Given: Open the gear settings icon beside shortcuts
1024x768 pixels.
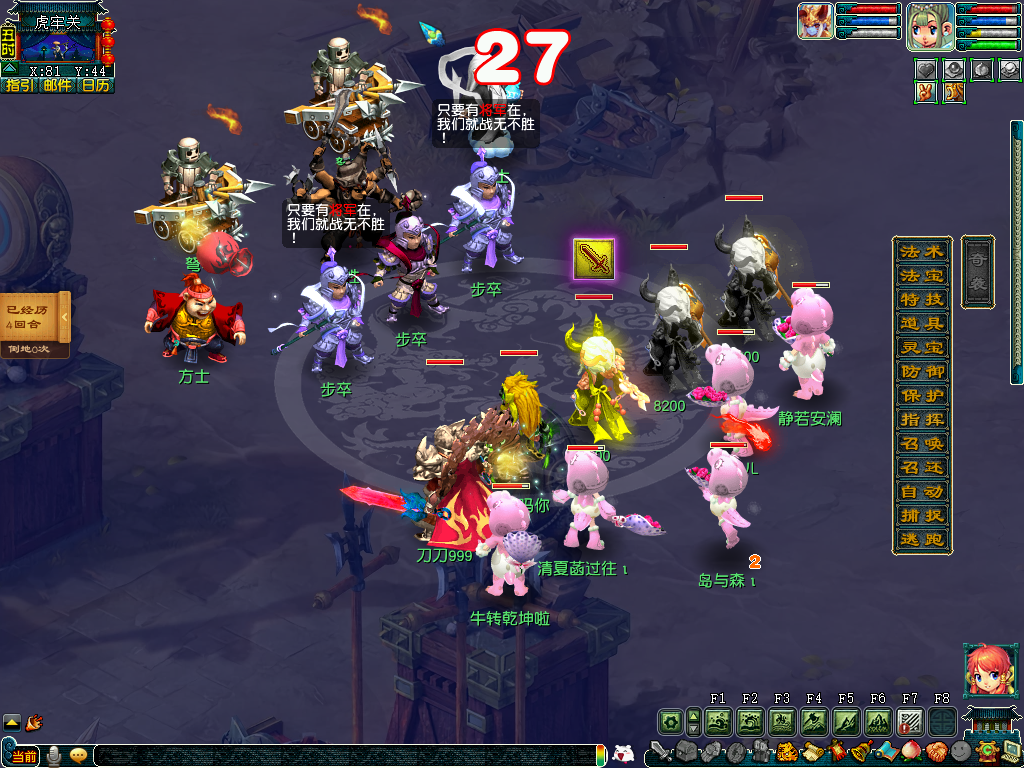Looking at the screenshot, I should pos(670,720).
